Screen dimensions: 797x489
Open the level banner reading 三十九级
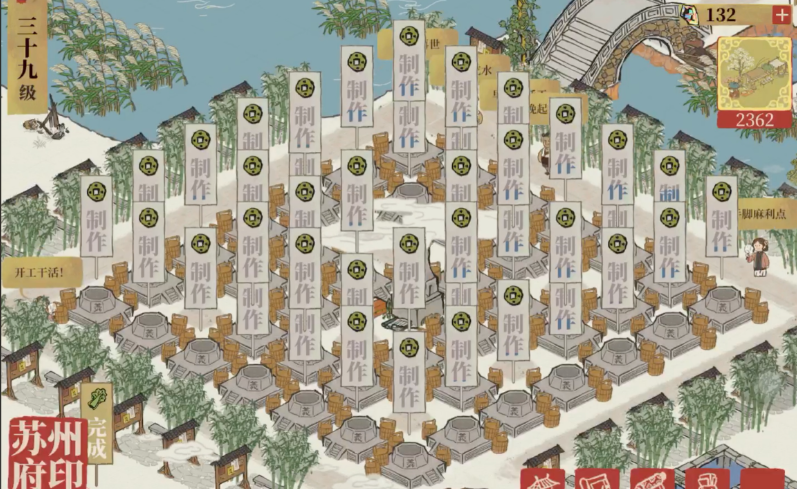[x=26, y=48]
